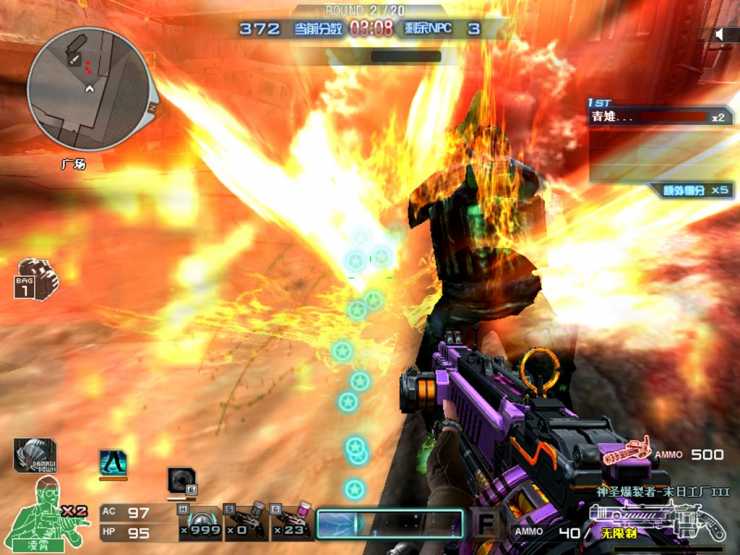Use the x23 pink canister item slot
This screenshot has height=555, width=740.
(x=290, y=523)
